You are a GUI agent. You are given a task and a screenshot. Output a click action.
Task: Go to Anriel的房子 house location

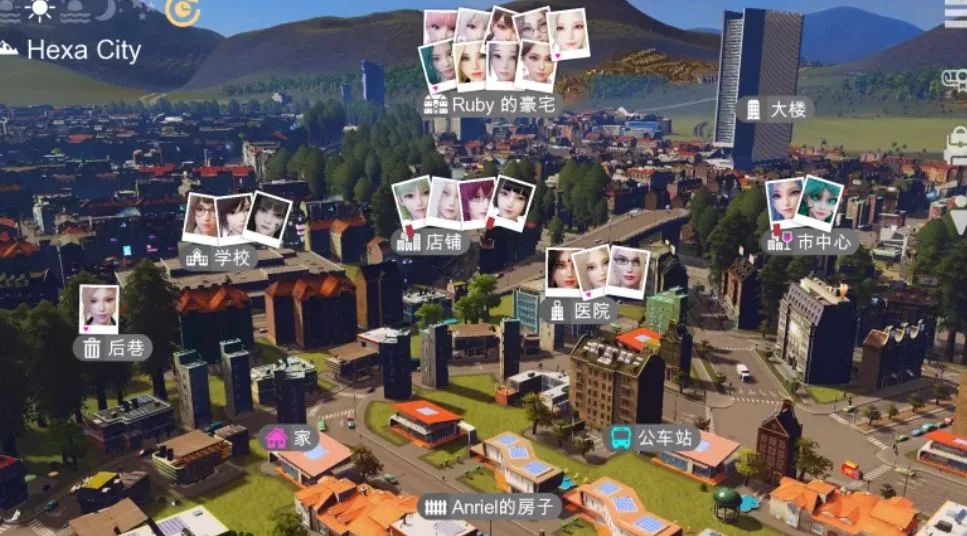pos(490,507)
